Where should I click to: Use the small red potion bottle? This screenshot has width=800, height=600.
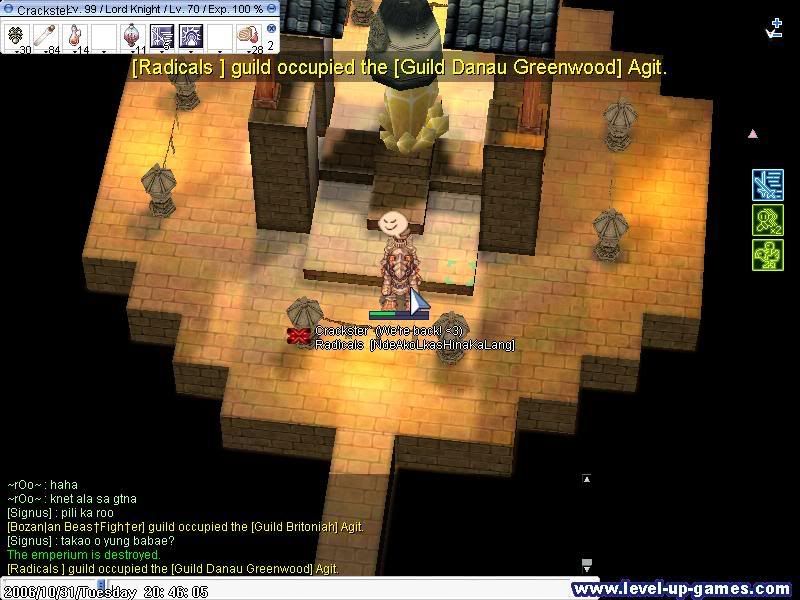pyautogui.click(x=76, y=37)
